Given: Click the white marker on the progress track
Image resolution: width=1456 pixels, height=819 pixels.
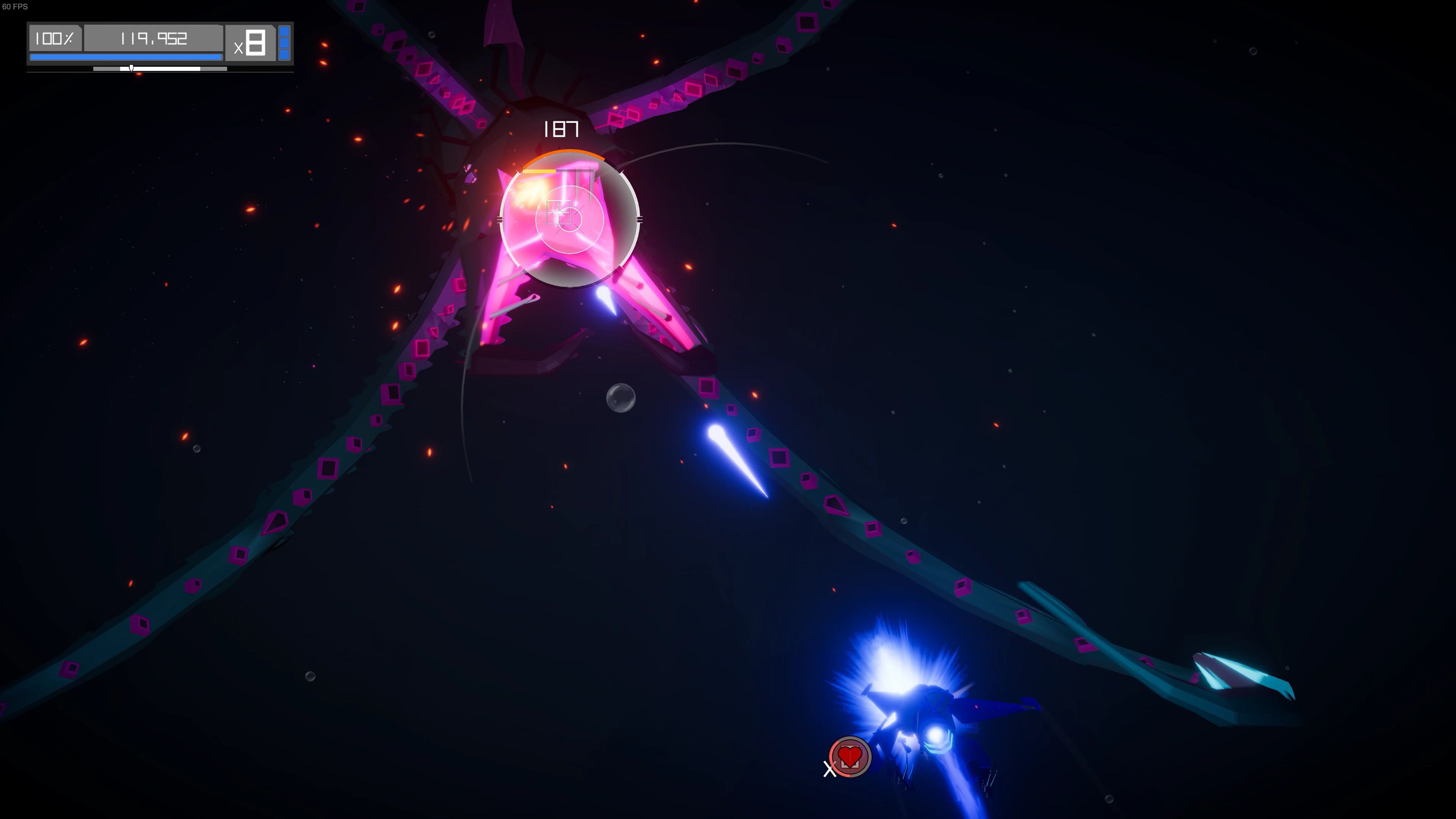Looking at the screenshot, I should (131, 69).
